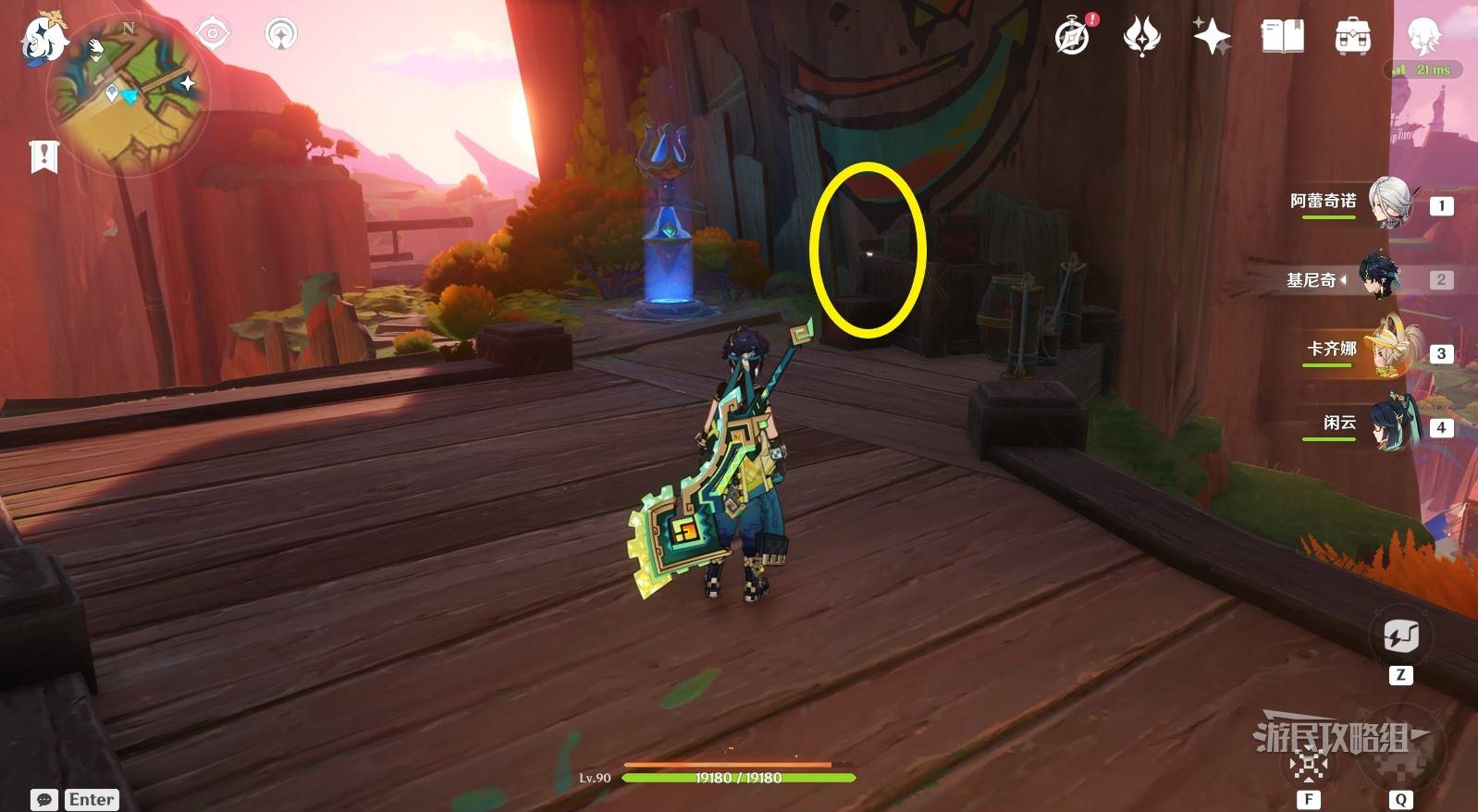Open the circular minimap
The height and width of the screenshot is (812, 1478).
click(129, 95)
